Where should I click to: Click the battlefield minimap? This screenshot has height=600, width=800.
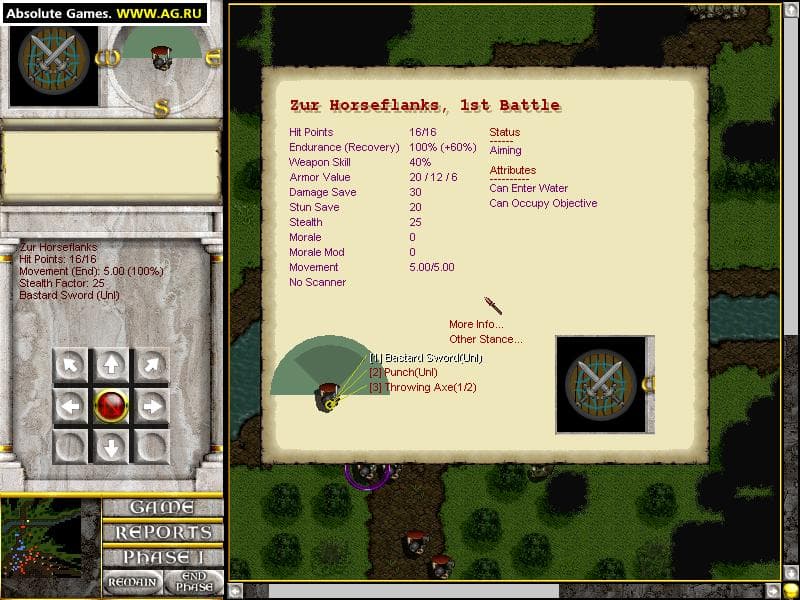(50, 545)
